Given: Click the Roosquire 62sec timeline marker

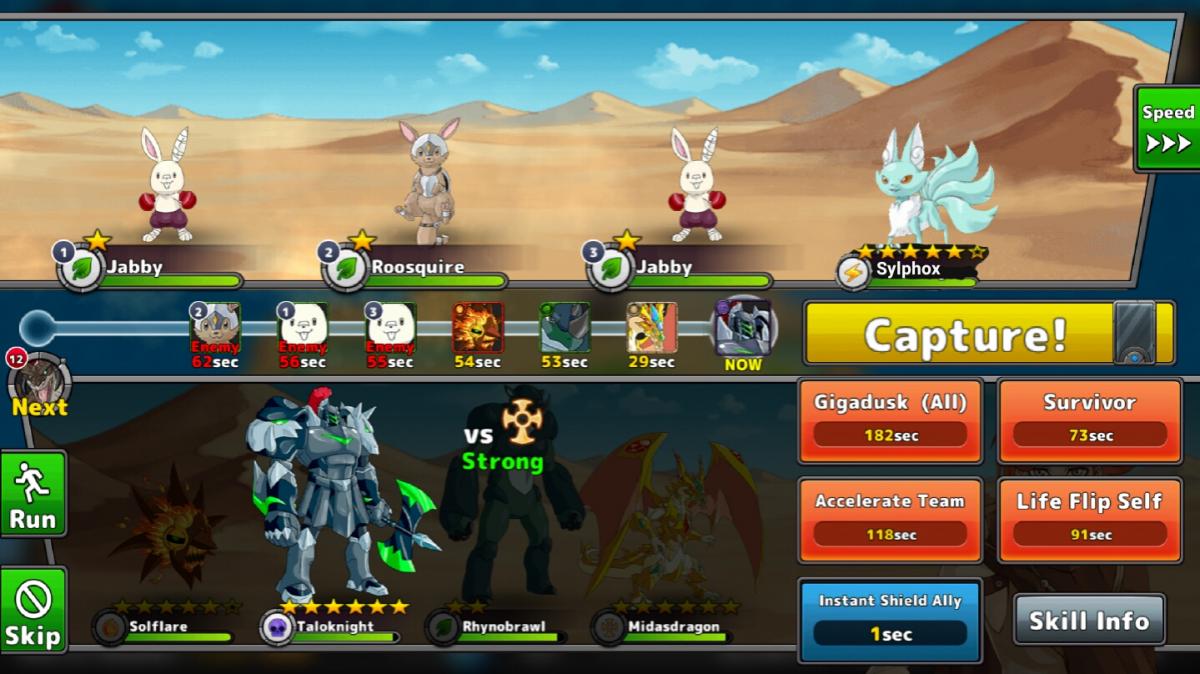Looking at the screenshot, I should click(x=215, y=327).
